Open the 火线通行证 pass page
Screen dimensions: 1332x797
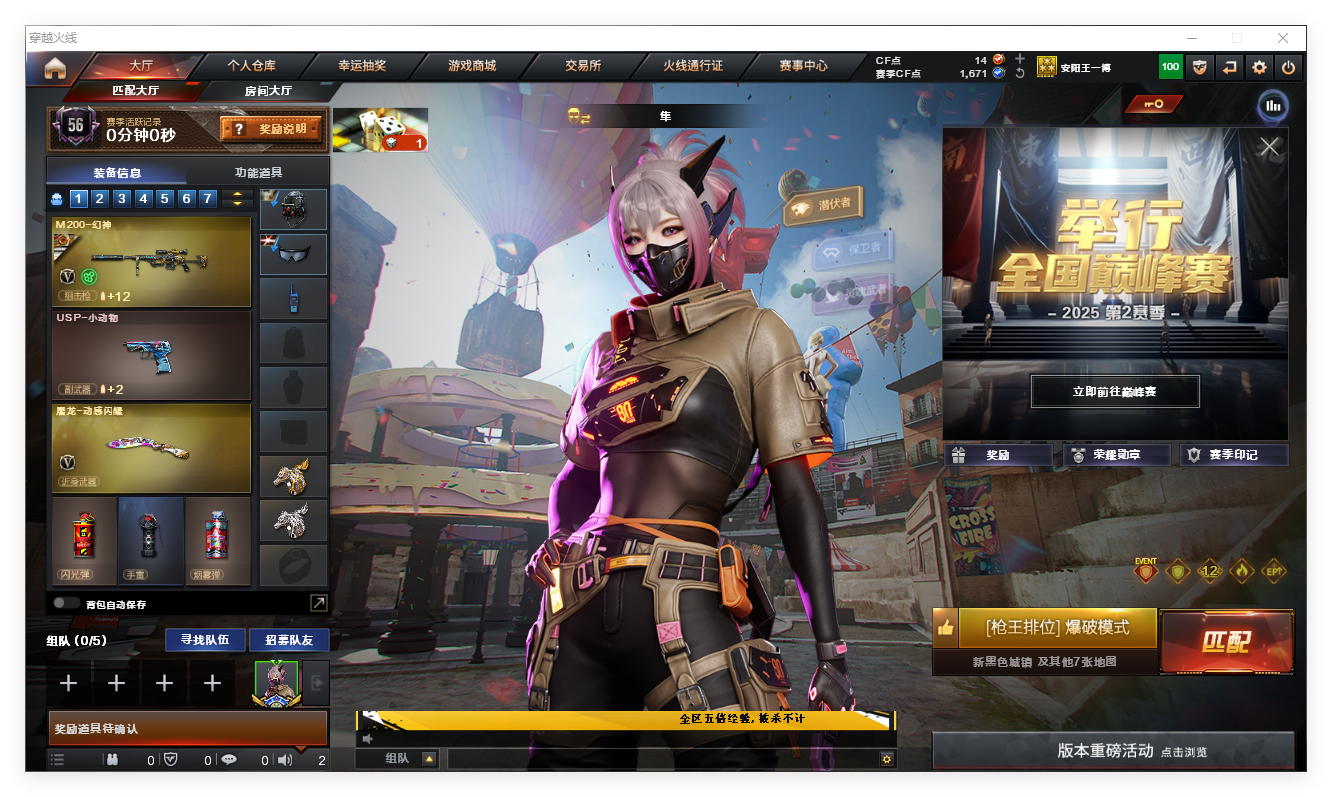[693, 66]
